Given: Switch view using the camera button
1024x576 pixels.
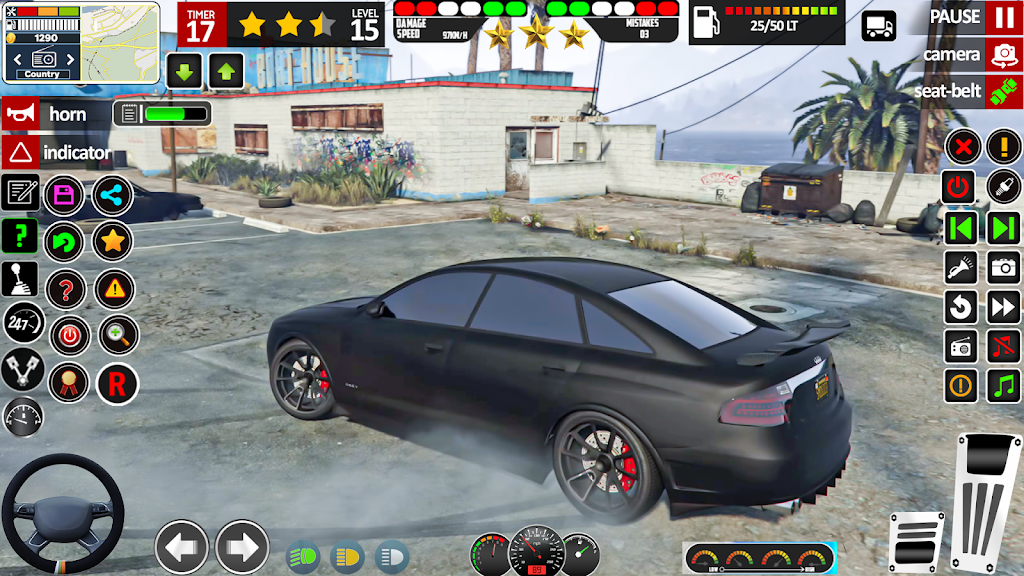Looking at the screenshot, I should 1002,54.
